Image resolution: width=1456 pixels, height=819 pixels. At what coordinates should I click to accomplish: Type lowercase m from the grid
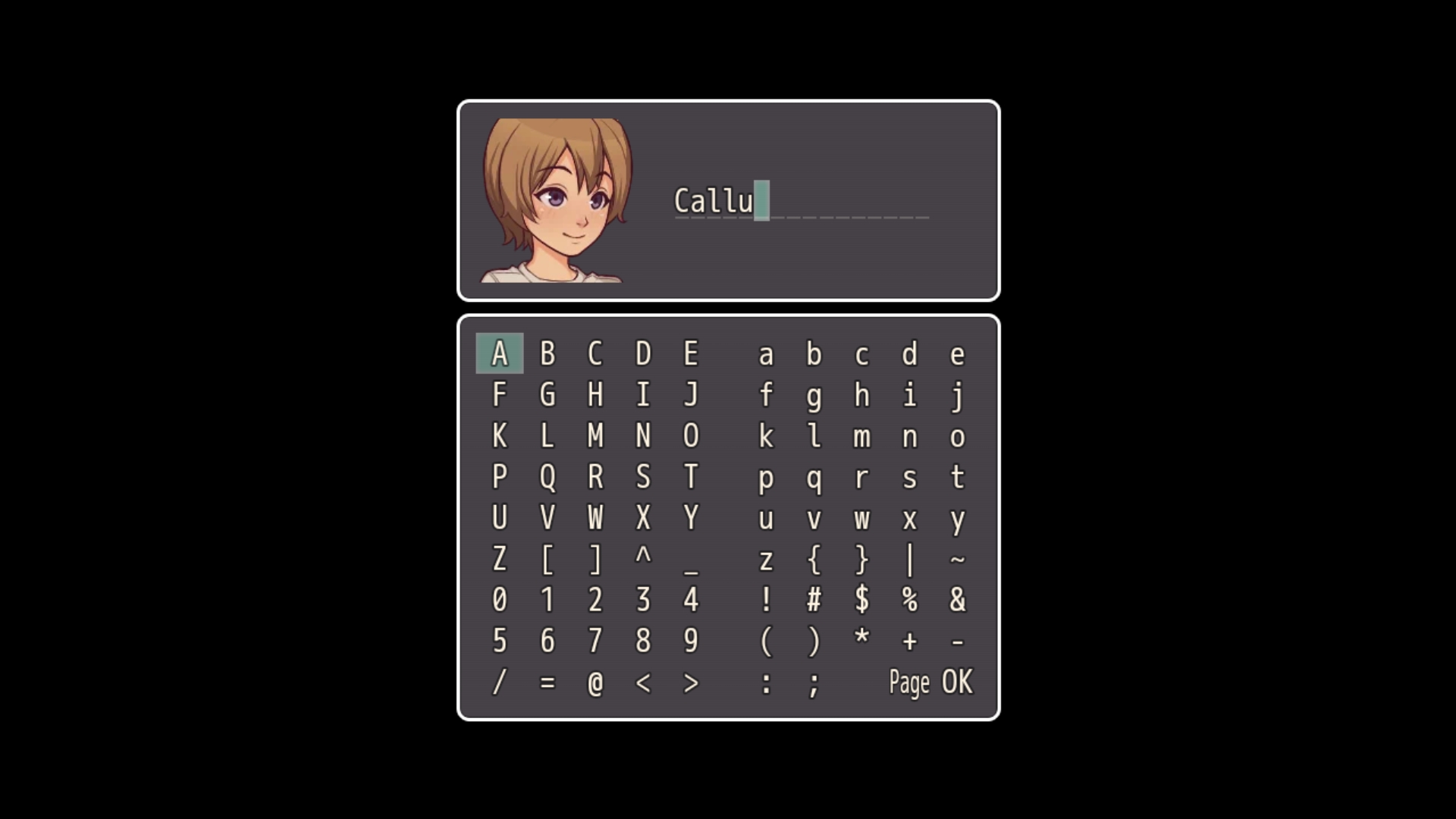pos(861,437)
